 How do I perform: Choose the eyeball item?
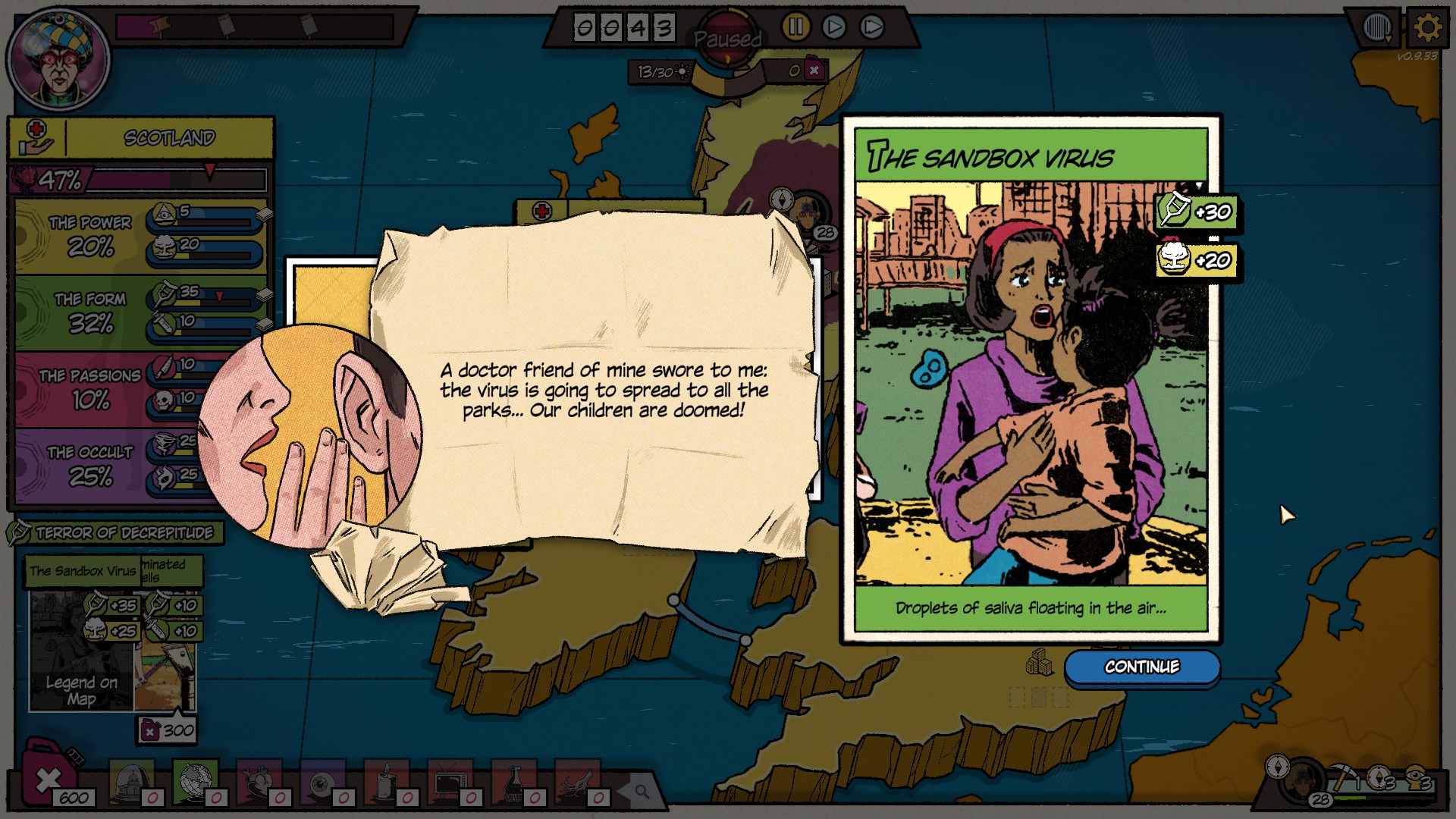(x=323, y=783)
